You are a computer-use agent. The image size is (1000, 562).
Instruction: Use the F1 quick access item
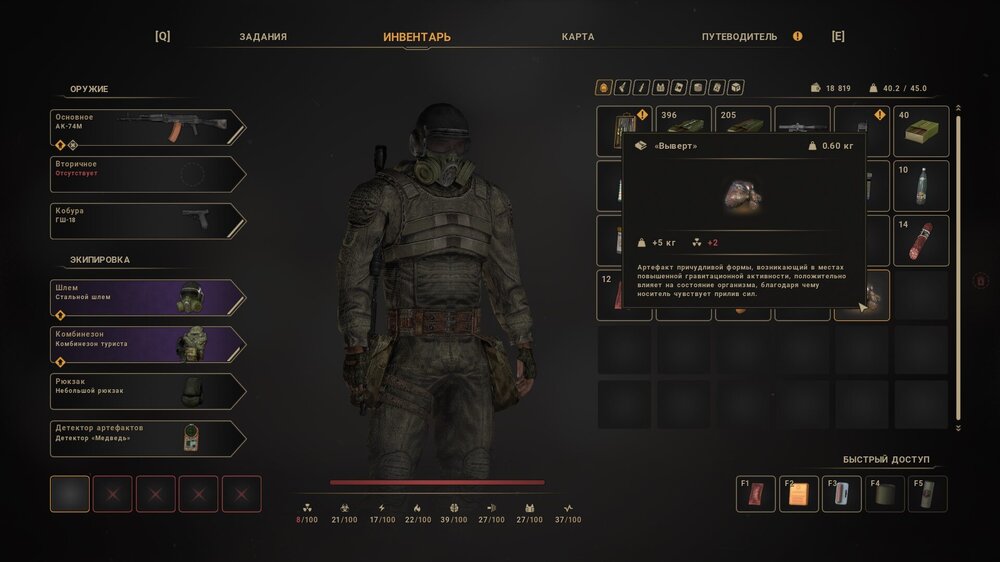[x=755, y=494]
